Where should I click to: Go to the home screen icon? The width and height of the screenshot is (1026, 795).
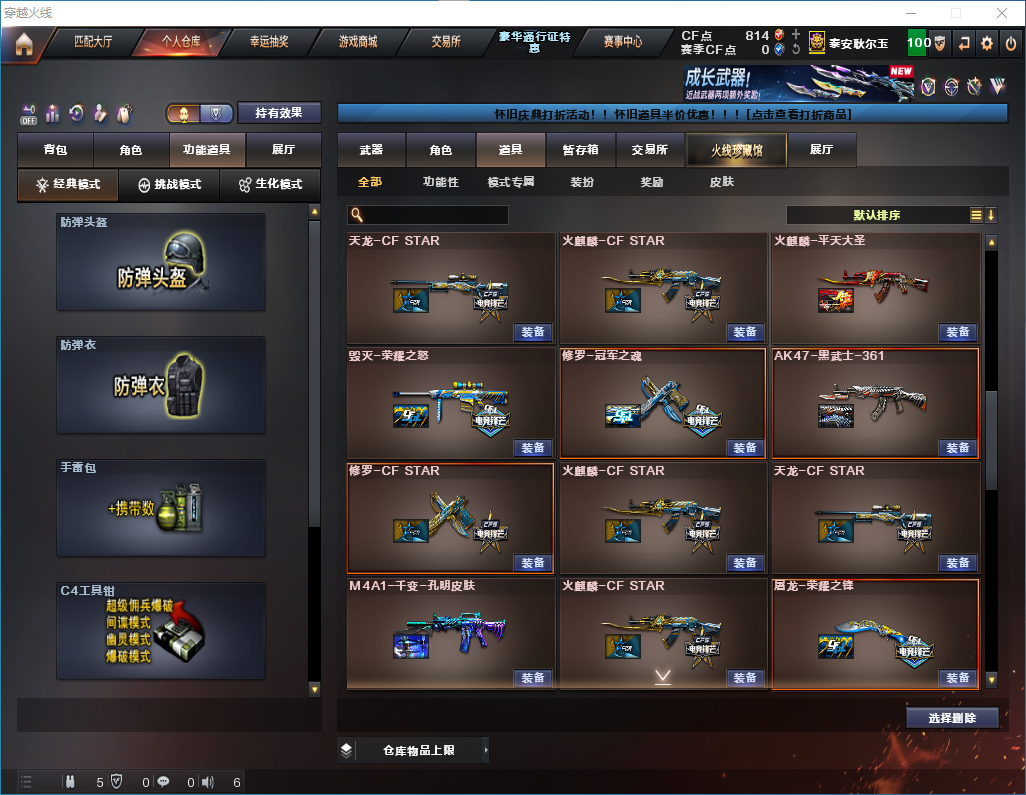[23, 43]
